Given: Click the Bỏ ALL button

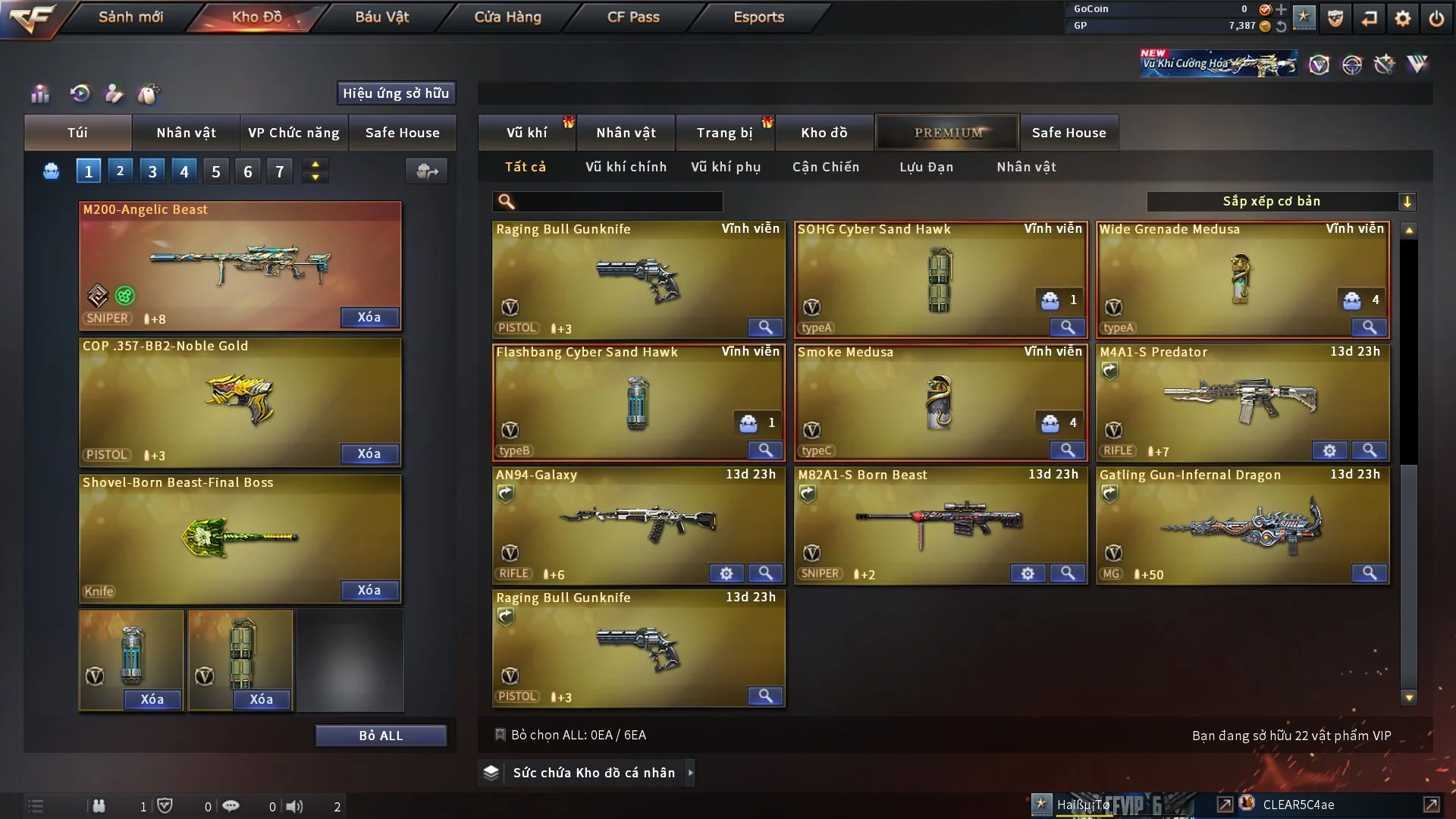Looking at the screenshot, I should point(381,736).
